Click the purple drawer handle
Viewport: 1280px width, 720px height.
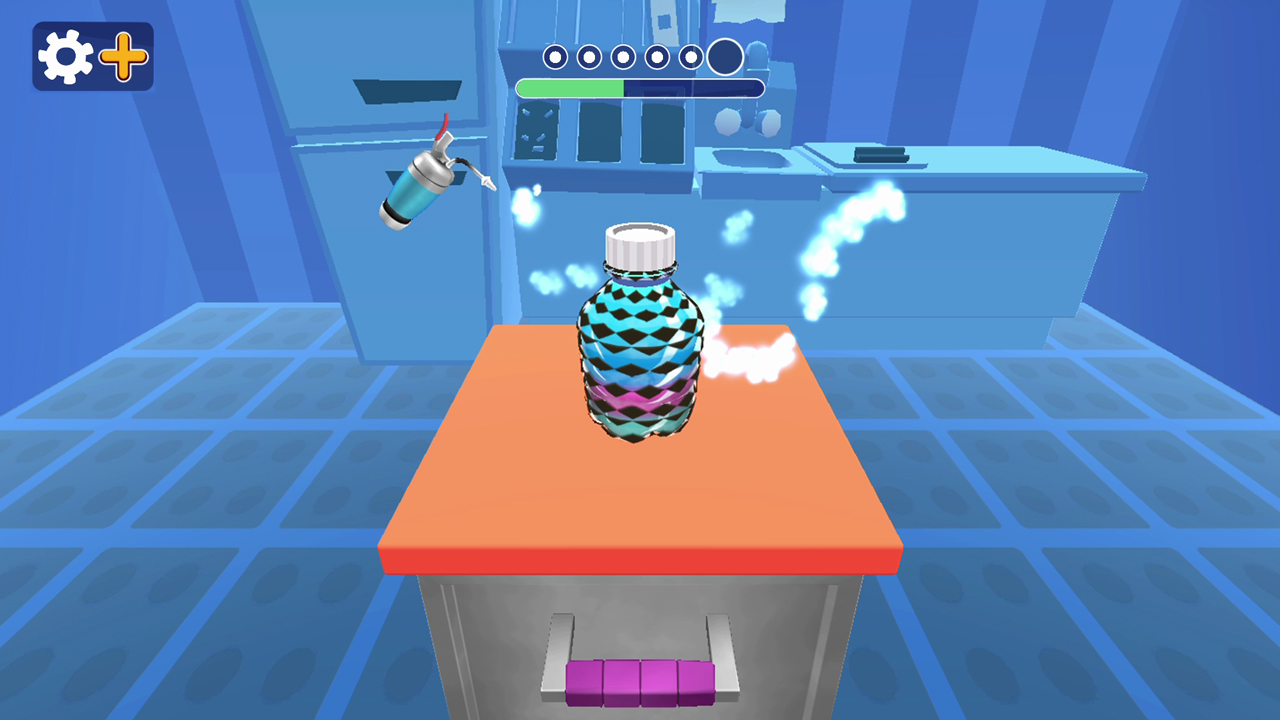[640, 680]
